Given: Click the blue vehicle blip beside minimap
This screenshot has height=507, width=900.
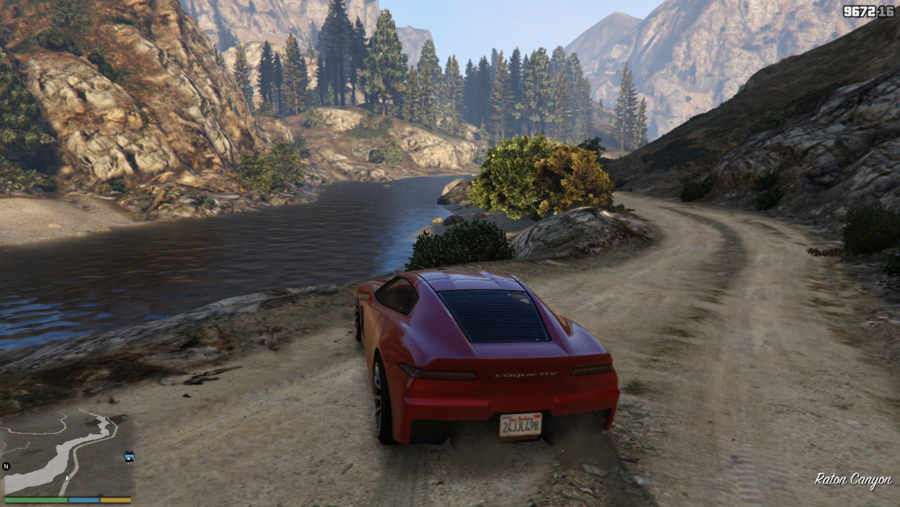Looking at the screenshot, I should 129,456.
